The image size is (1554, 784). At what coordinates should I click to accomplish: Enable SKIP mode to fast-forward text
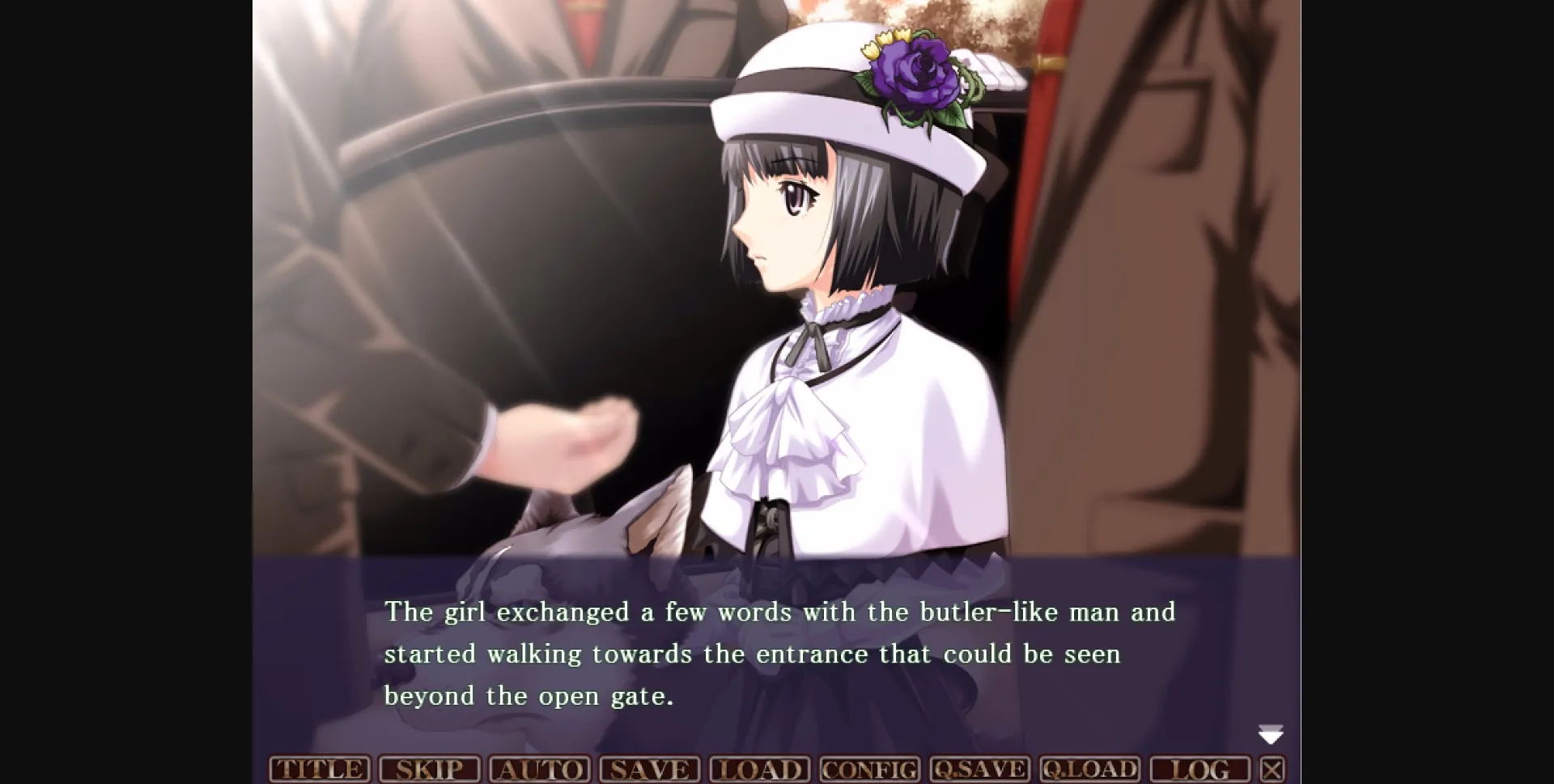429,769
